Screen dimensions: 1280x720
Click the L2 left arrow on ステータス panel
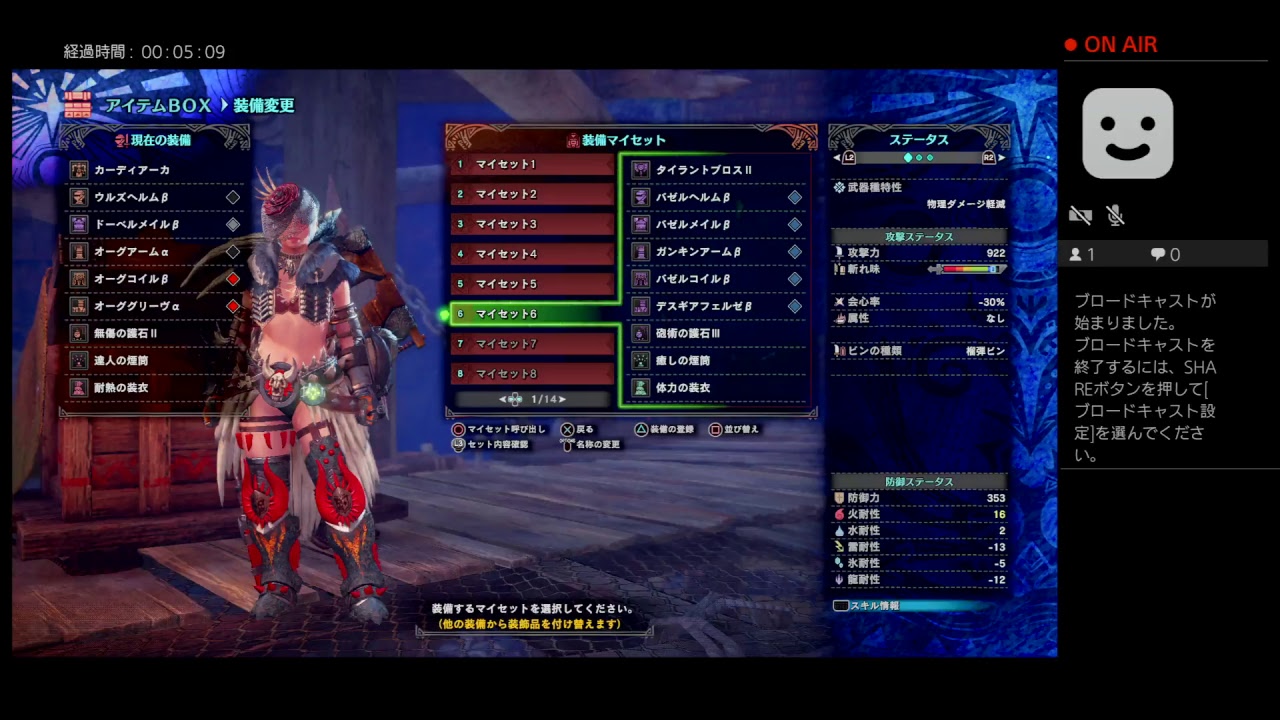click(838, 157)
